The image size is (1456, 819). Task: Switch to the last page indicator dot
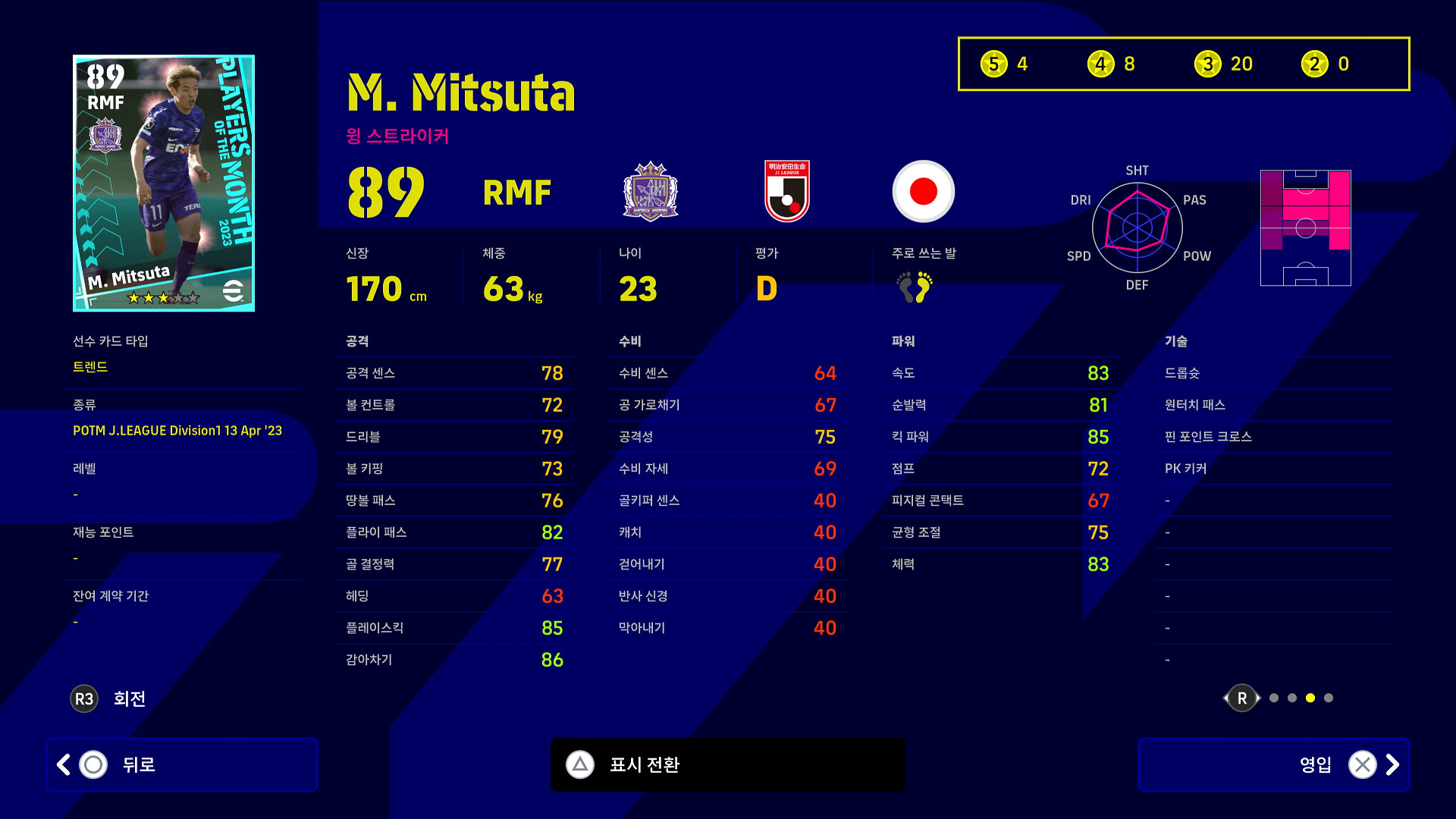tap(1329, 698)
